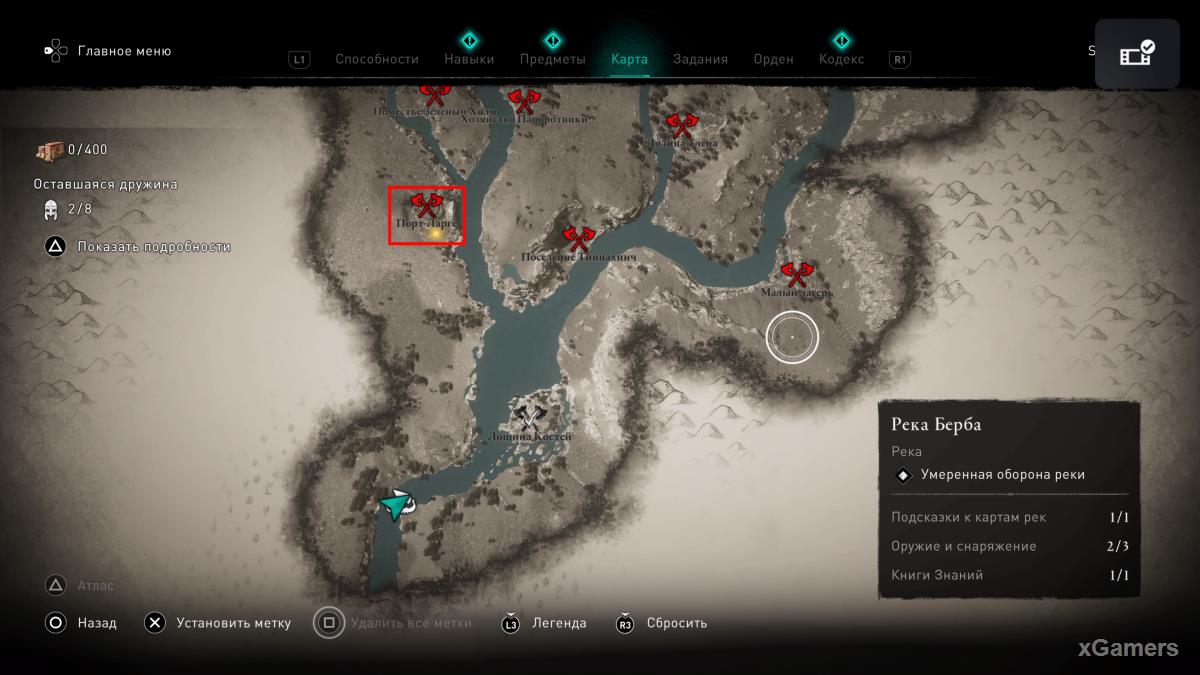
Task: Click the teal longship player marker
Action: 397,505
